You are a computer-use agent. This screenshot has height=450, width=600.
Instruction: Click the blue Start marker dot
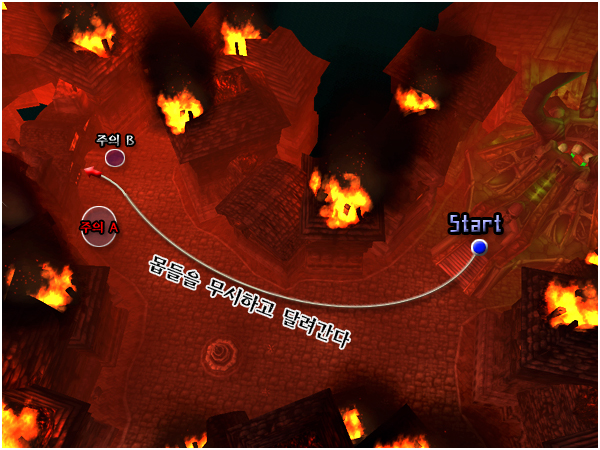479,247
